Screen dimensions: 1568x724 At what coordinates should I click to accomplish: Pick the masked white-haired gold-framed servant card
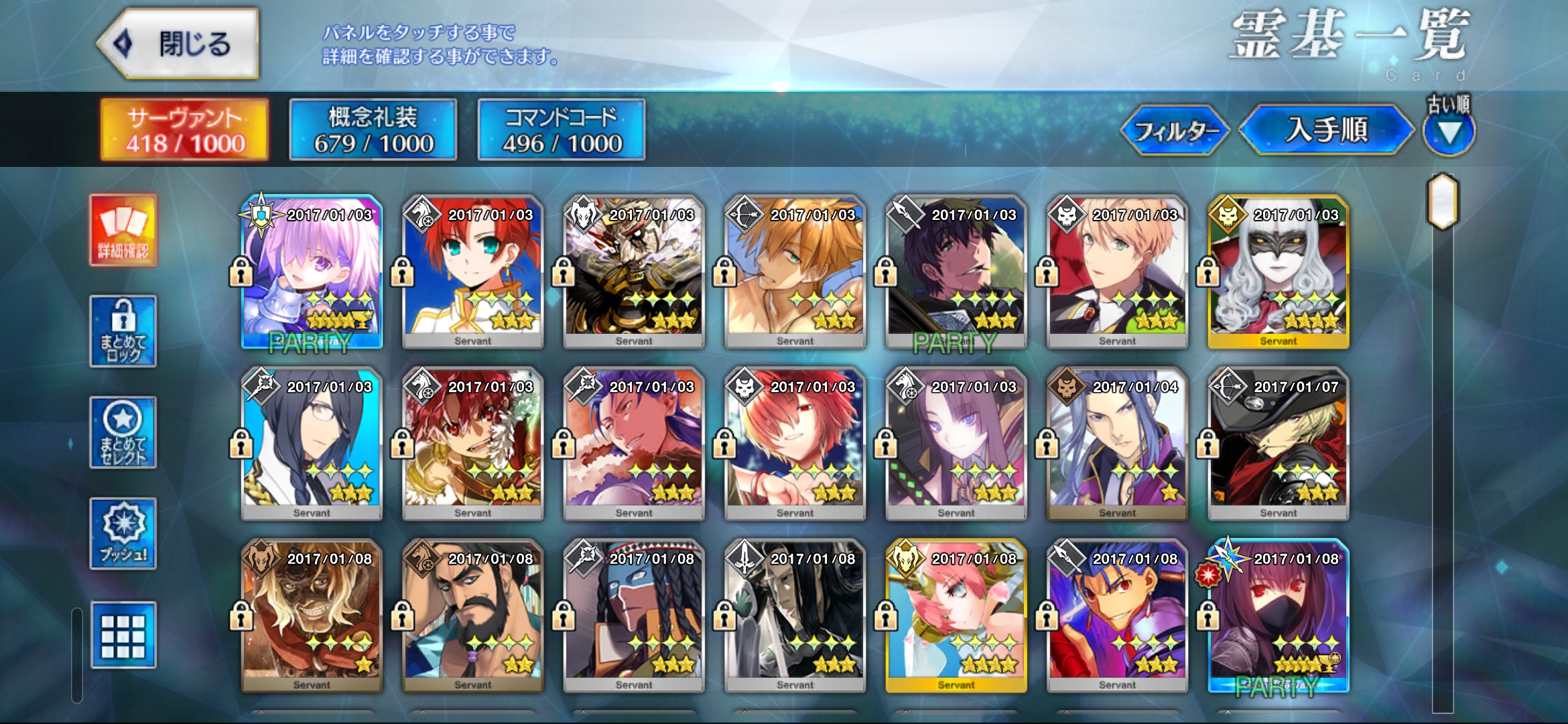coord(1278,271)
